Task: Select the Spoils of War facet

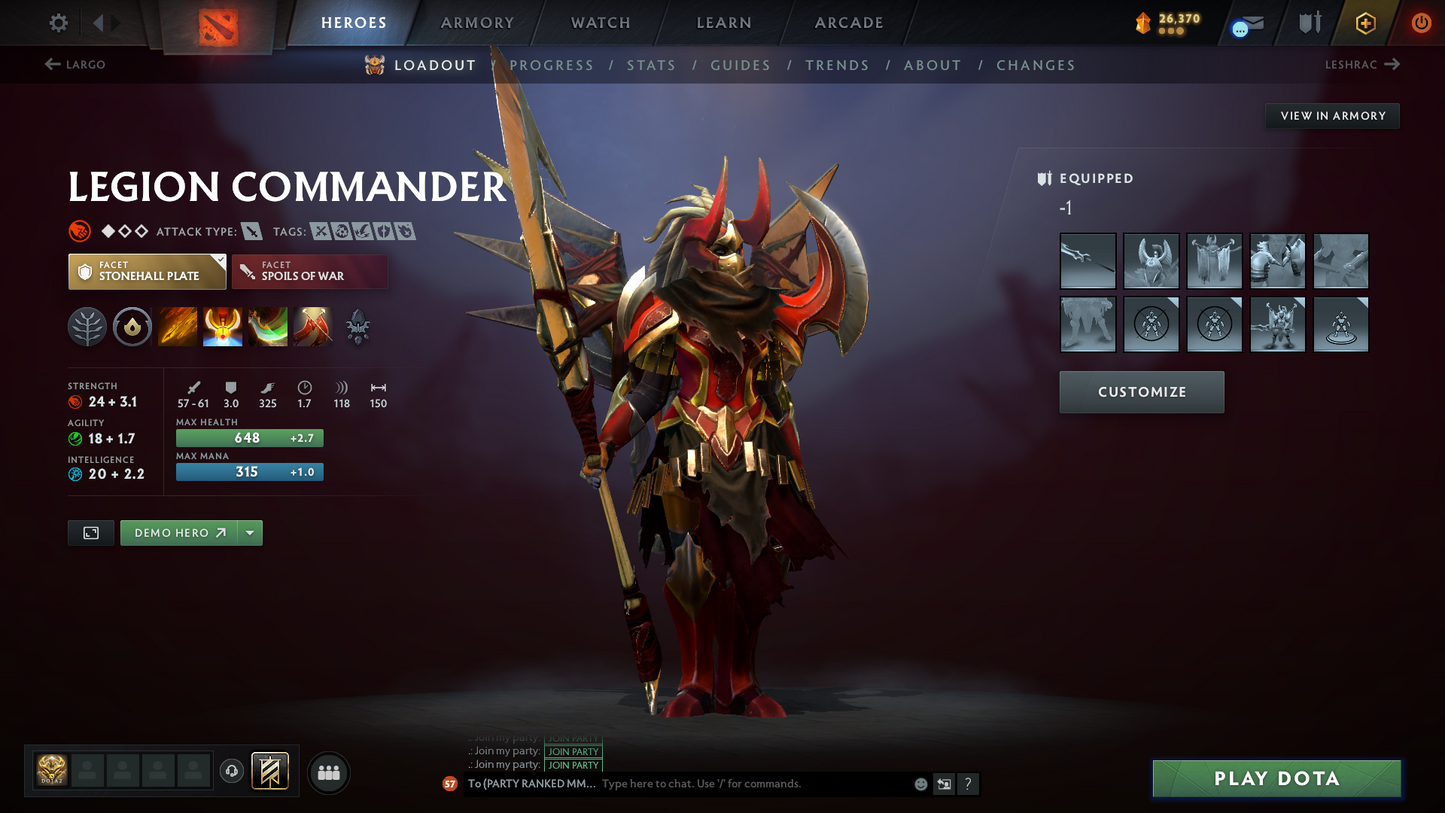Action: coord(310,271)
